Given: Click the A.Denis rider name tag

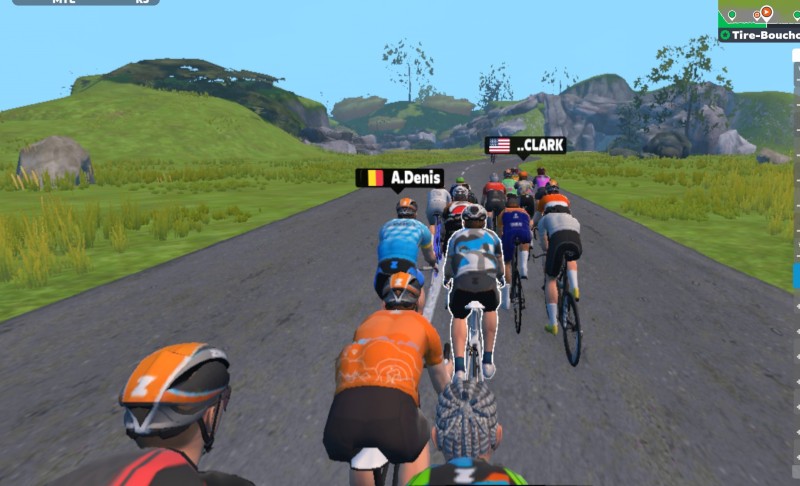Looking at the screenshot, I should tap(400, 178).
